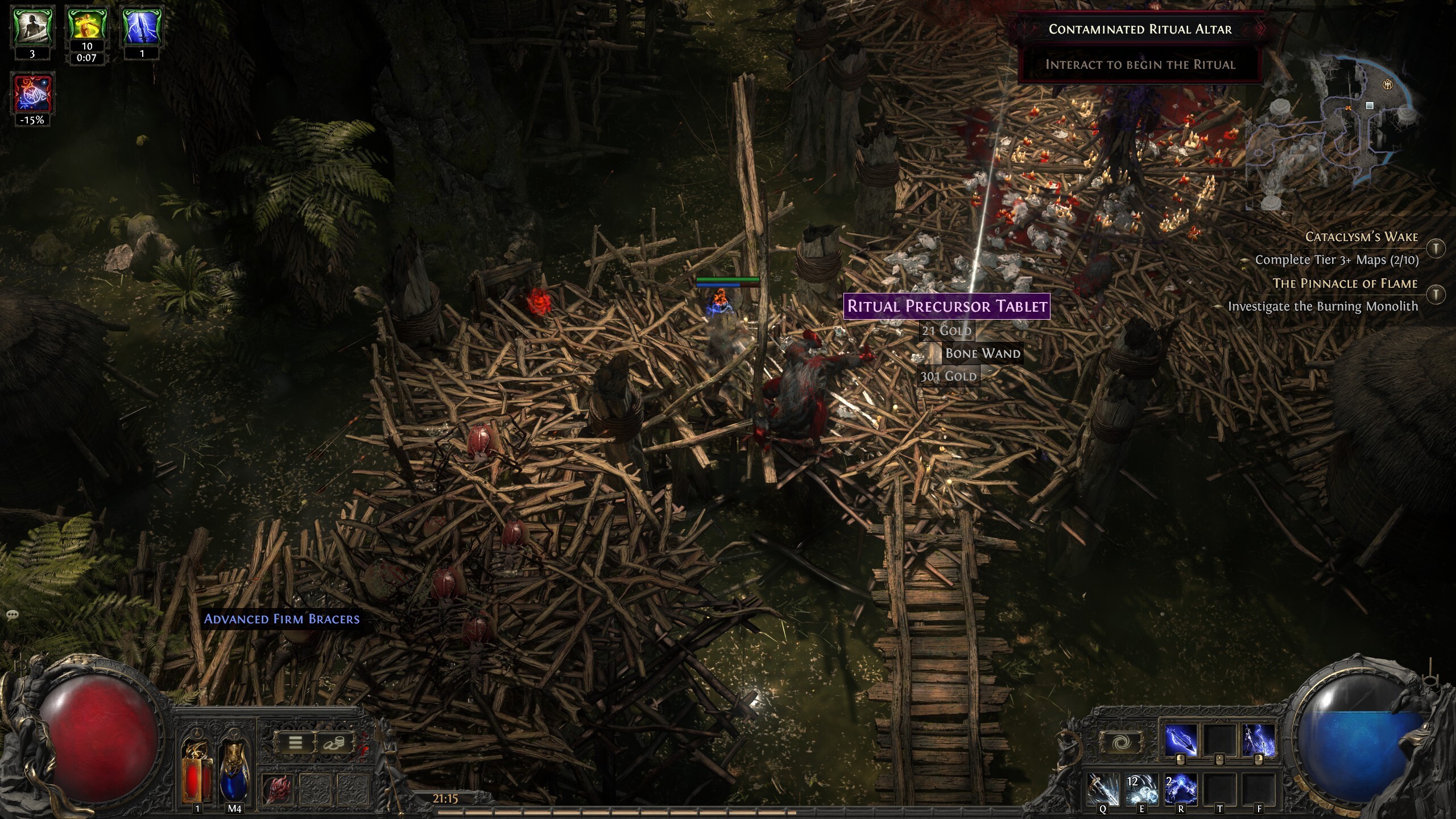
Task: Pick up the Bone Wand loot label
Action: pyautogui.click(x=982, y=353)
